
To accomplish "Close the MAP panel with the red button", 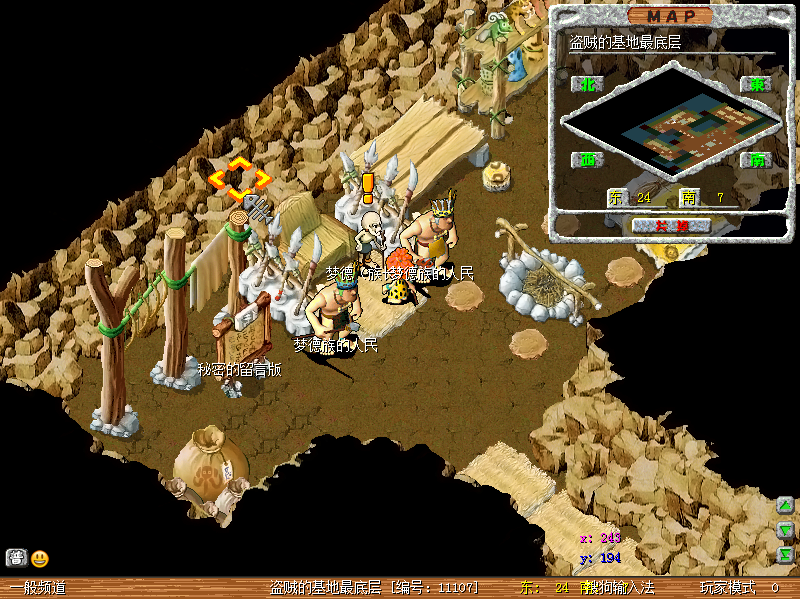I will point(672,225).
